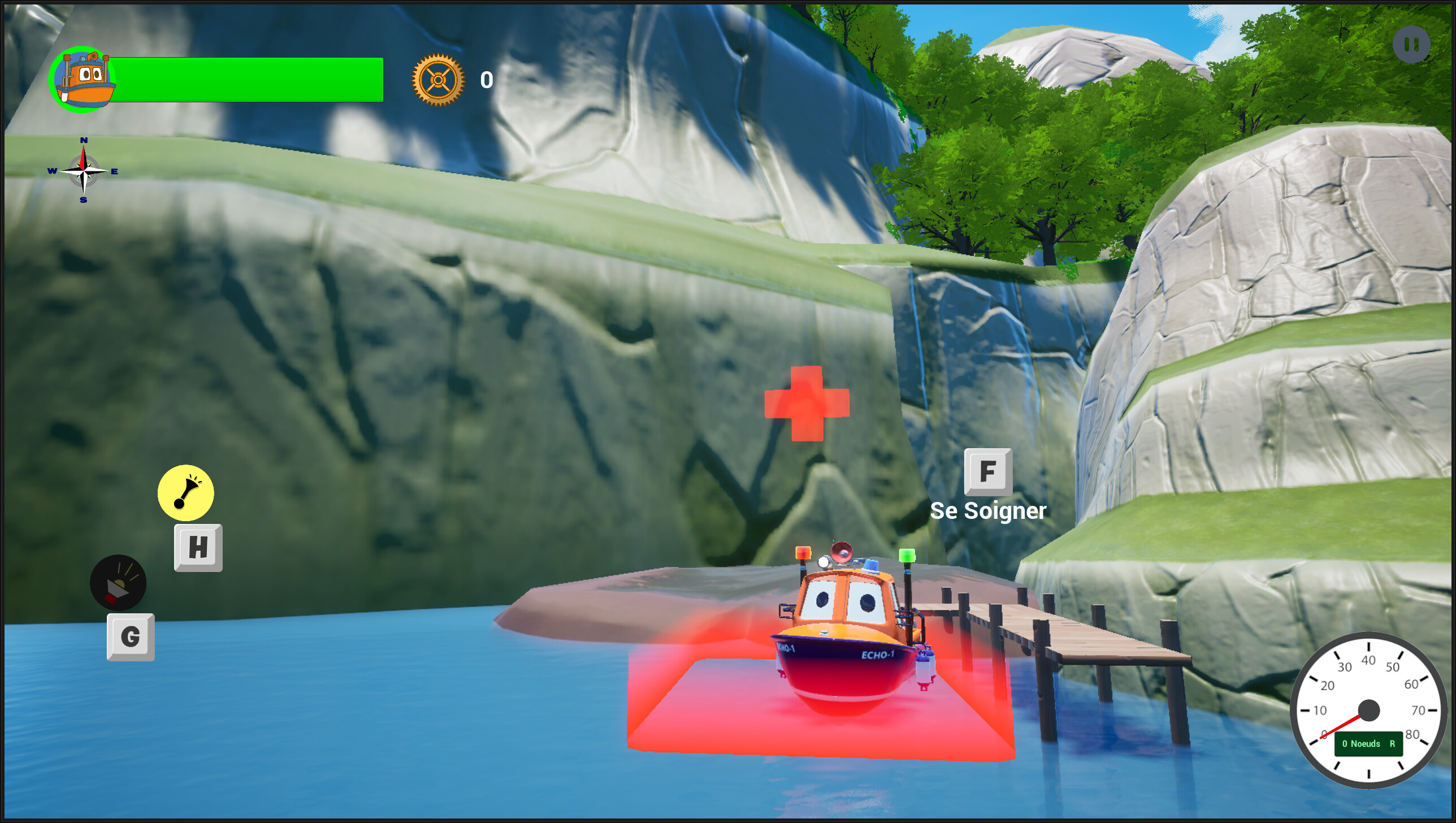Screen dimensions: 1456x823
Task: Click the 0 Noeuds speed display
Action: [x=1368, y=743]
